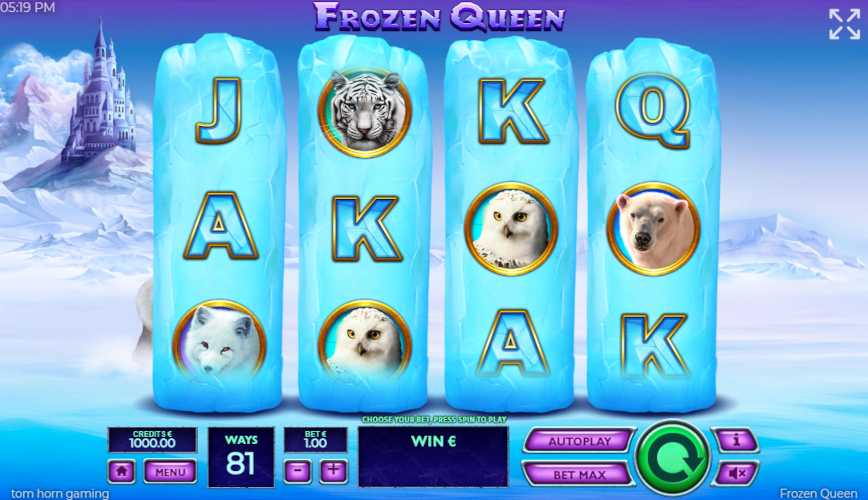Decrease the bet with the minus button
The height and width of the screenshot is (500, 868).
298,470
